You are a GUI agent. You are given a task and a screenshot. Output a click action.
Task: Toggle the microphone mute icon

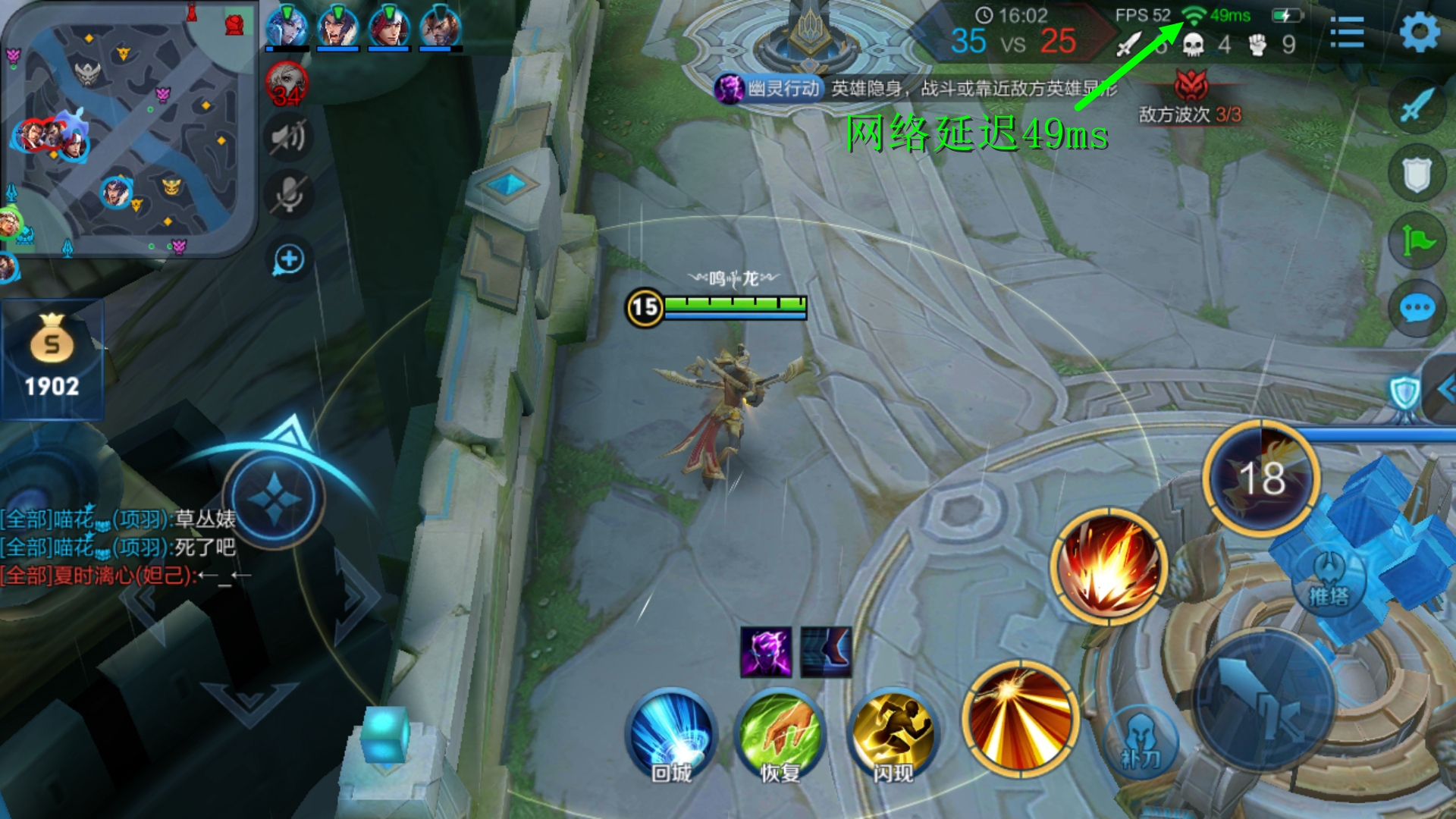coord(288,195)
